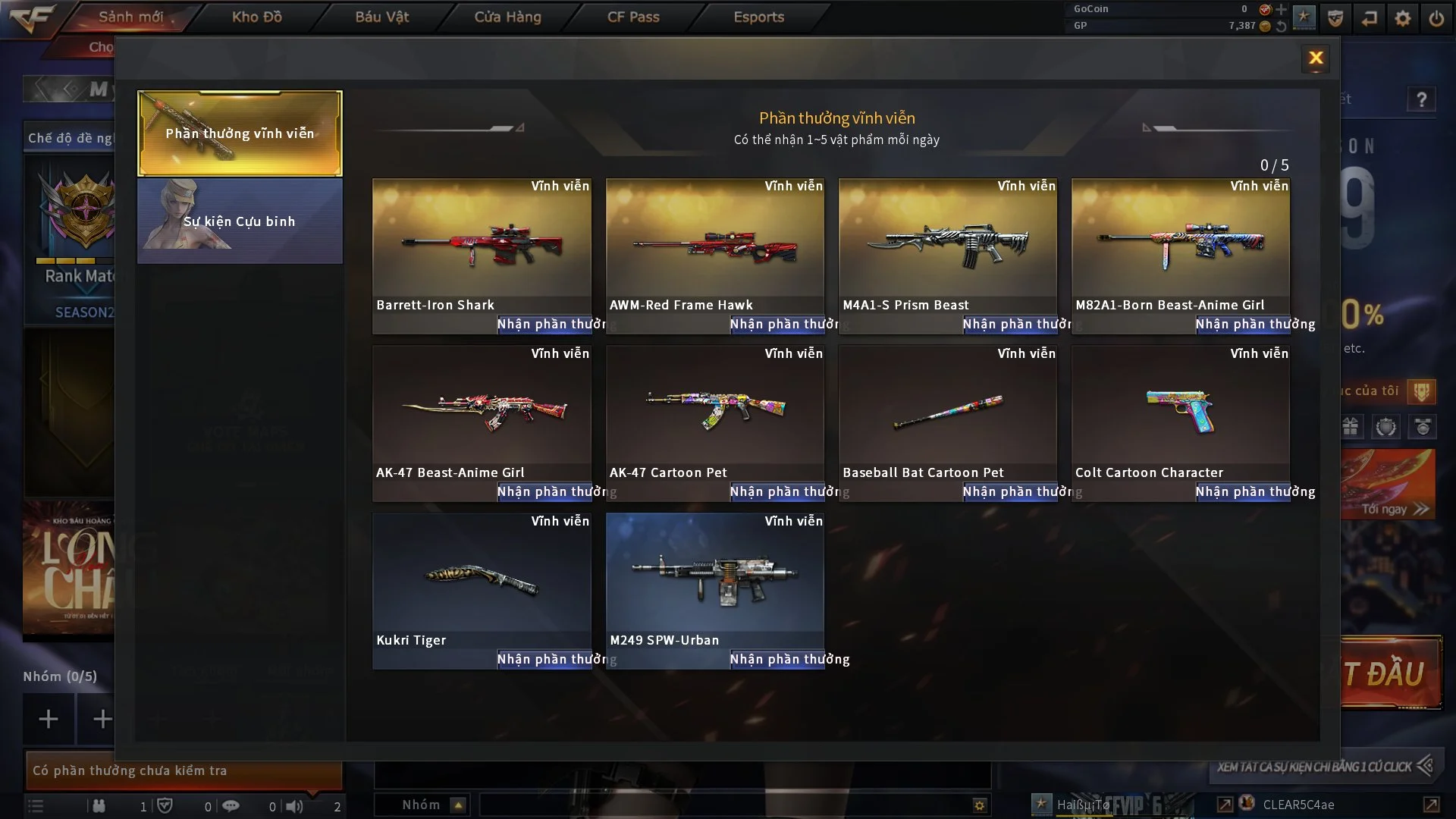Open the gear settings icon

1403,17
